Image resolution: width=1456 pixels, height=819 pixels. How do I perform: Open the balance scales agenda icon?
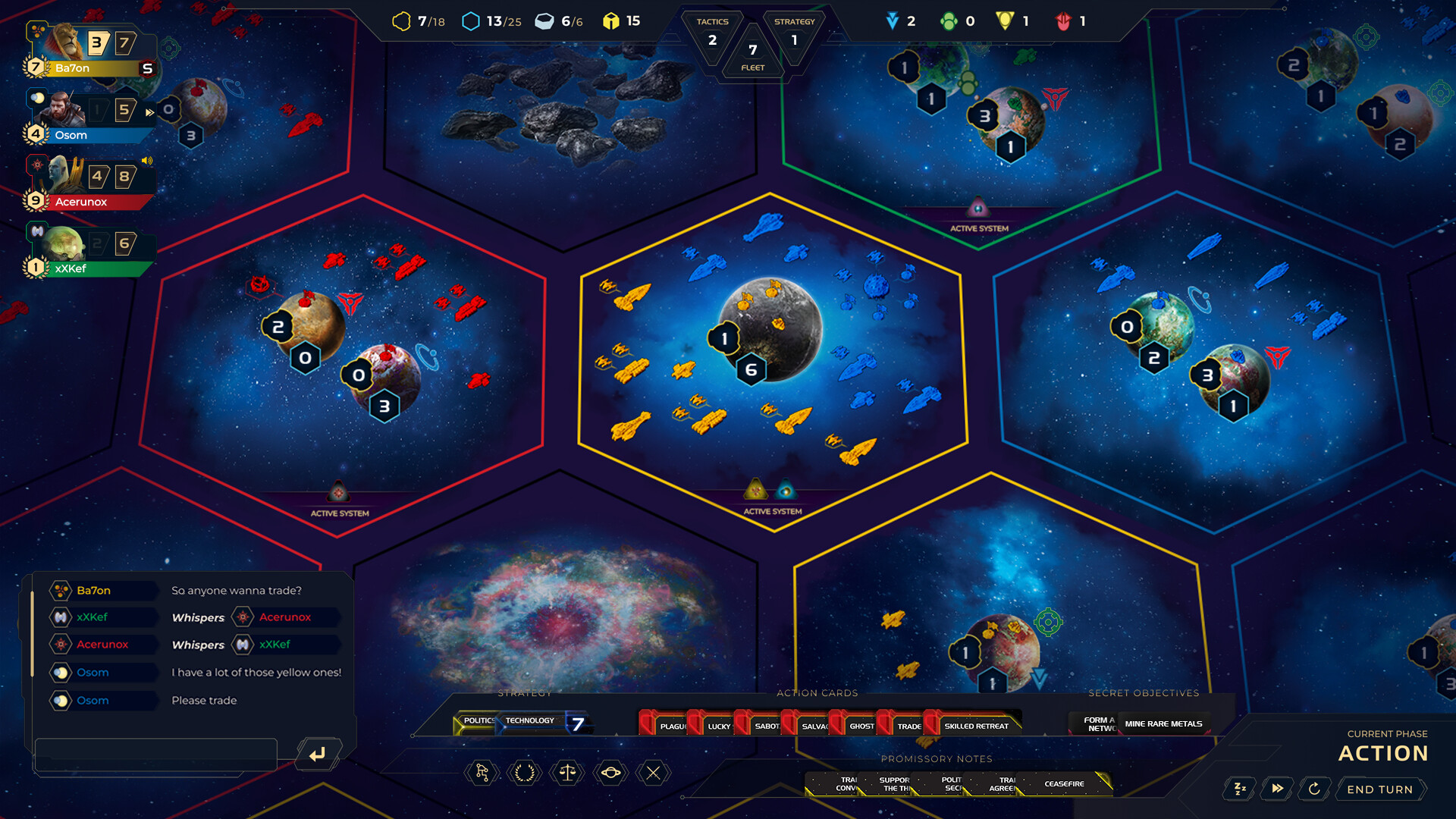(566, 773)
